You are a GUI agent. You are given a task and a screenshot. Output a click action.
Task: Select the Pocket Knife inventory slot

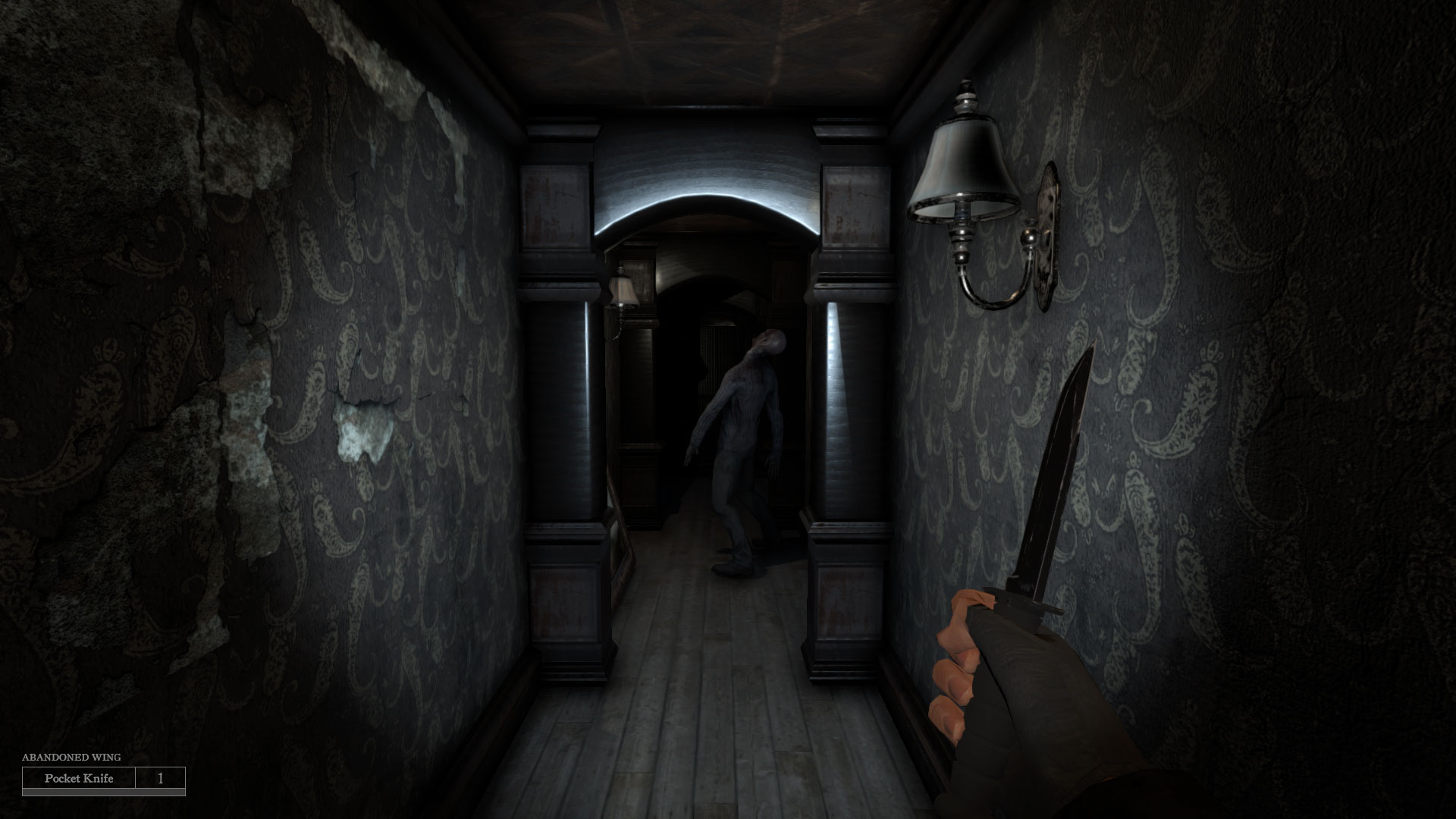pos(80,779)
